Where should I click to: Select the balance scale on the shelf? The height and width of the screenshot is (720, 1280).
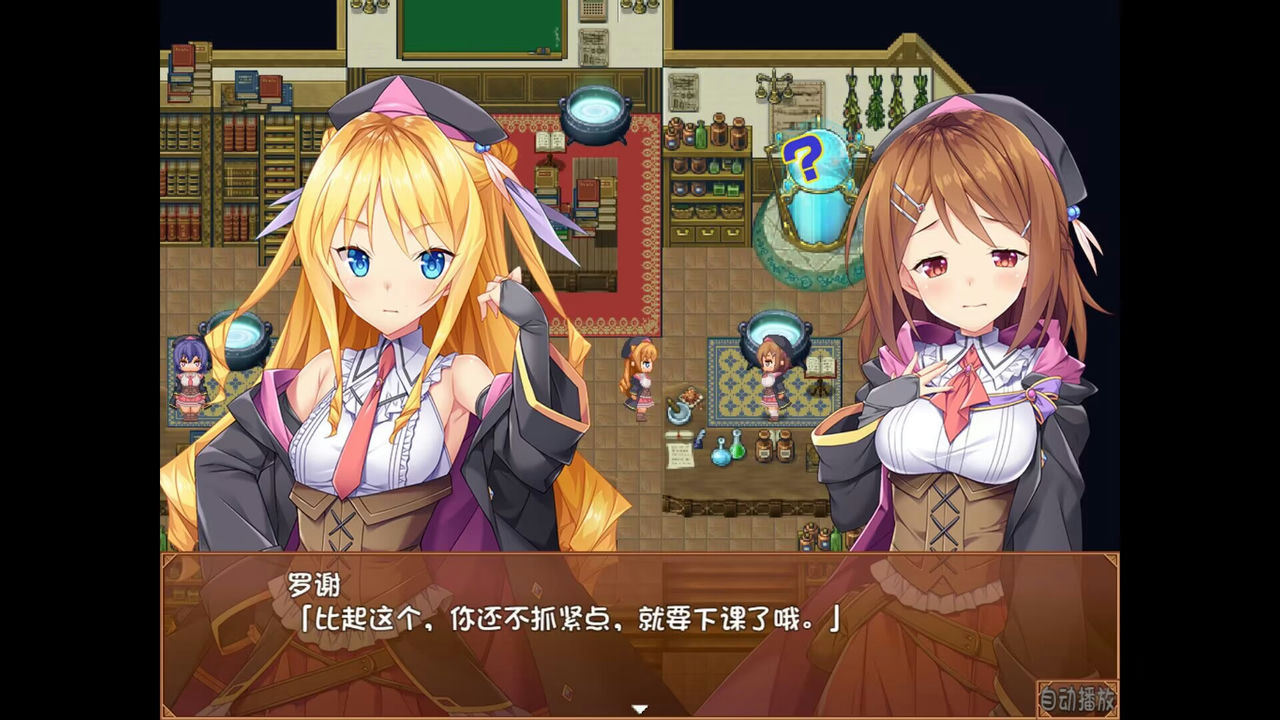pos(774,85)
